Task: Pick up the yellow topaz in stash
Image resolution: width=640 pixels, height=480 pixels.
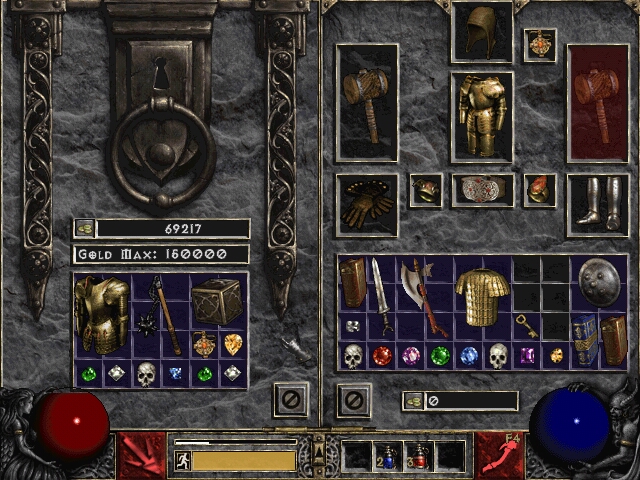Action: 232,345
